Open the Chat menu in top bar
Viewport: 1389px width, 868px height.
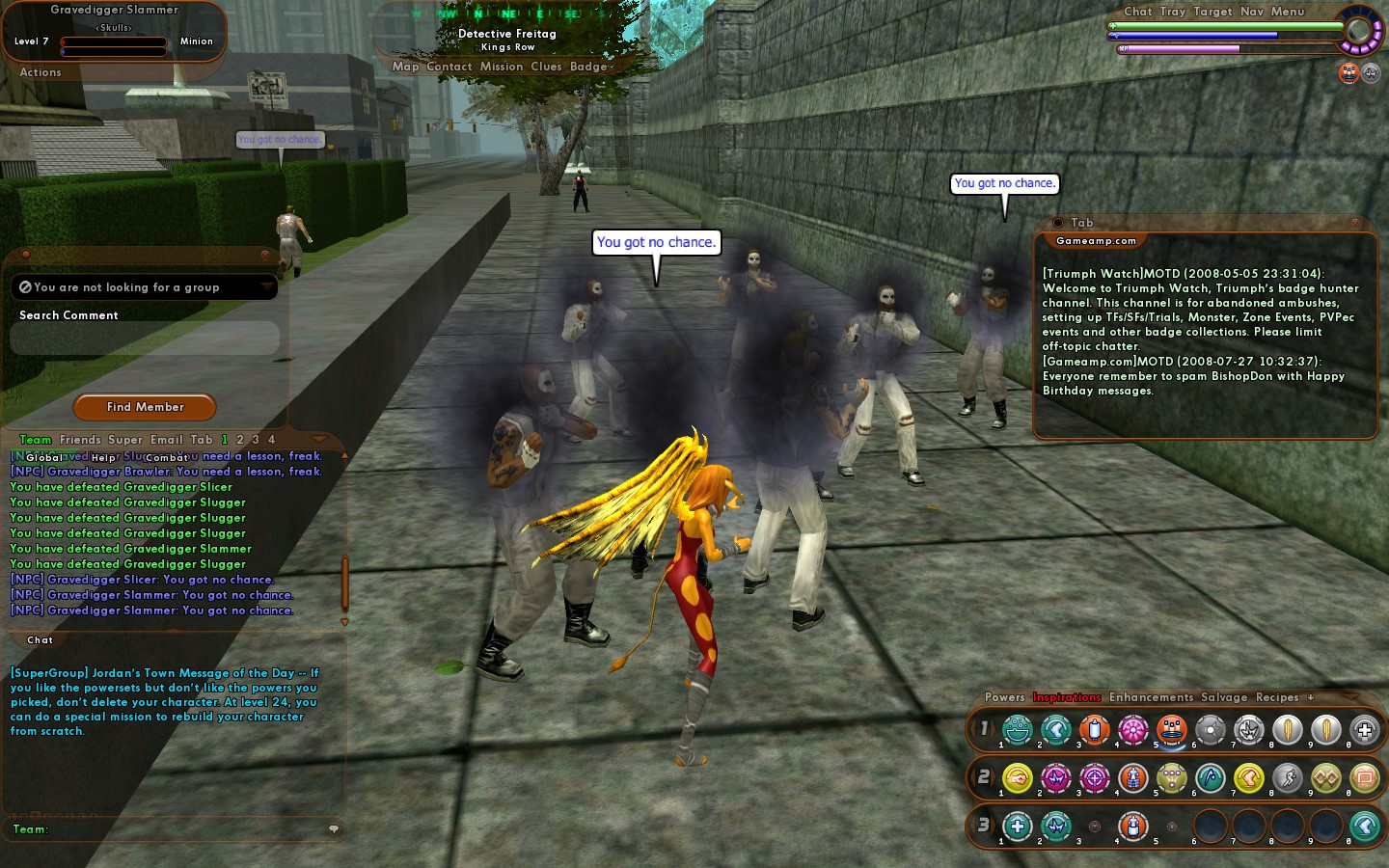(1137, 12)
